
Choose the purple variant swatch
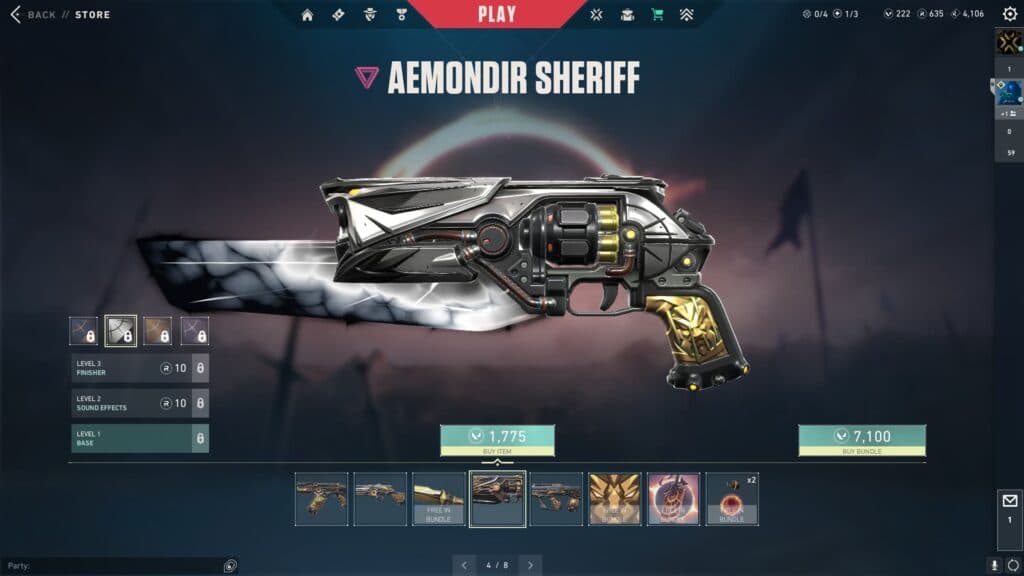(x=195, y=331)
